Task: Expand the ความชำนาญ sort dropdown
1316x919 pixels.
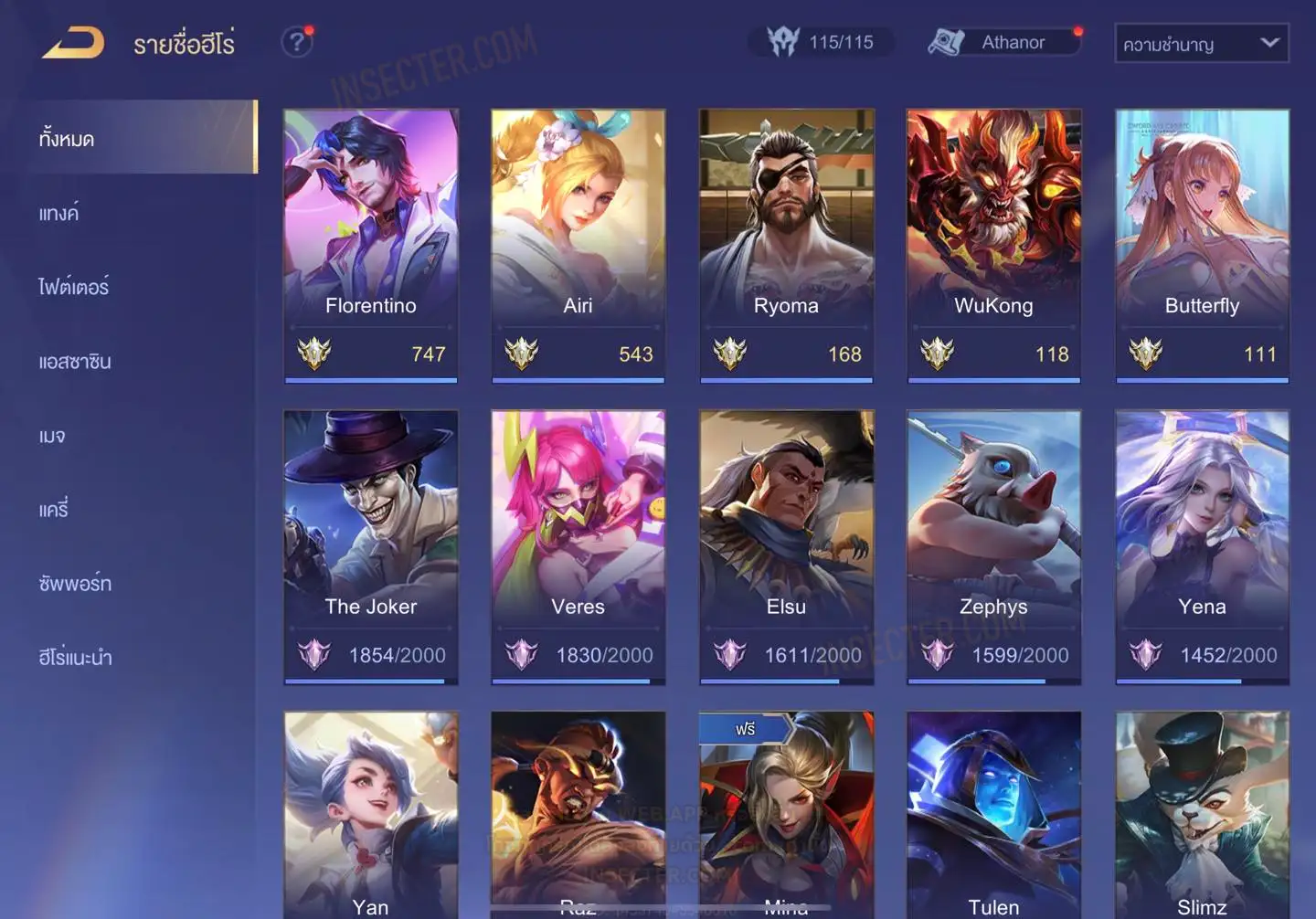Action: 1201,44
